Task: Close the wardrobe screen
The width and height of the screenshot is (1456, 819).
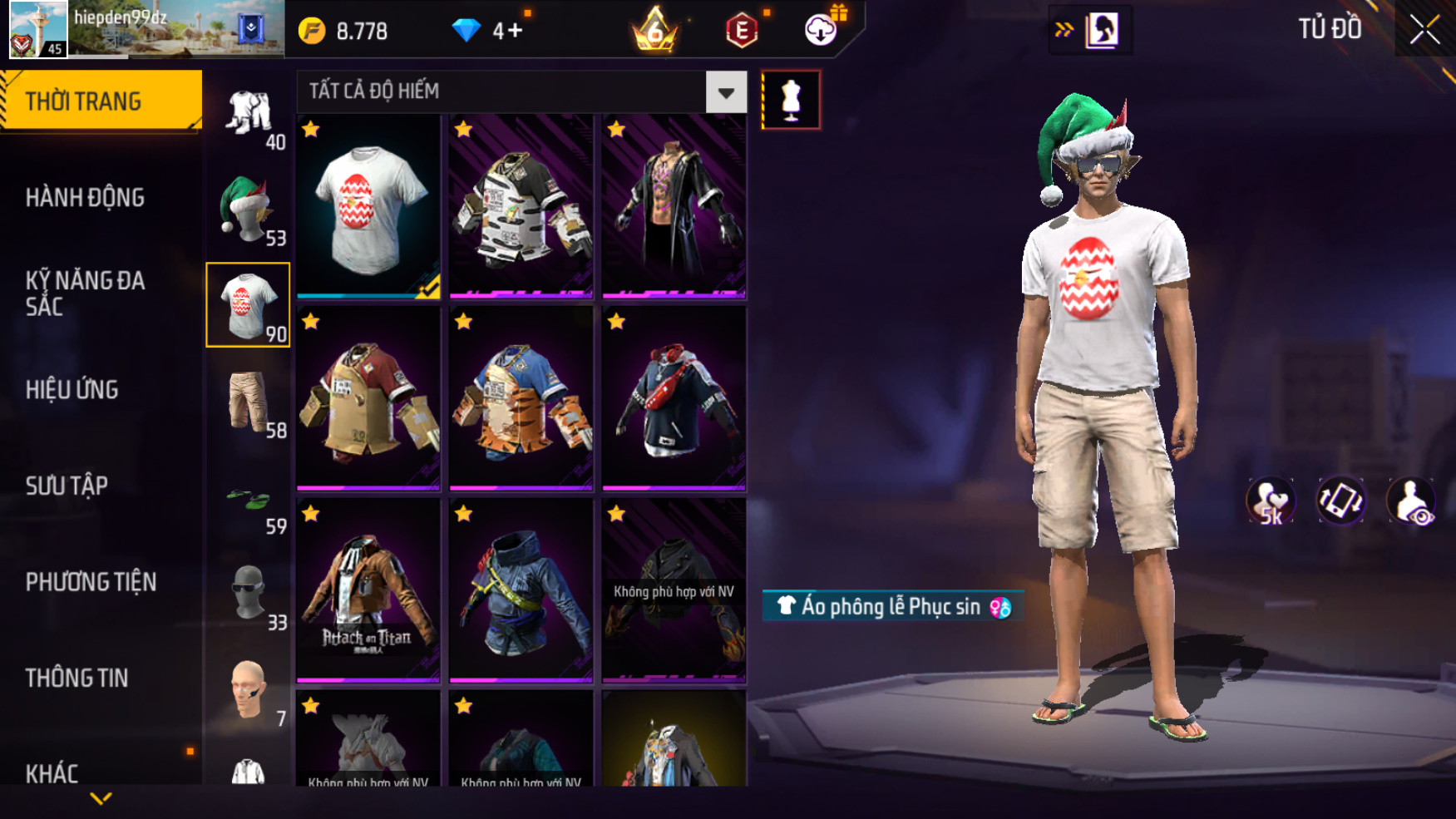Action: [1424, 30]
